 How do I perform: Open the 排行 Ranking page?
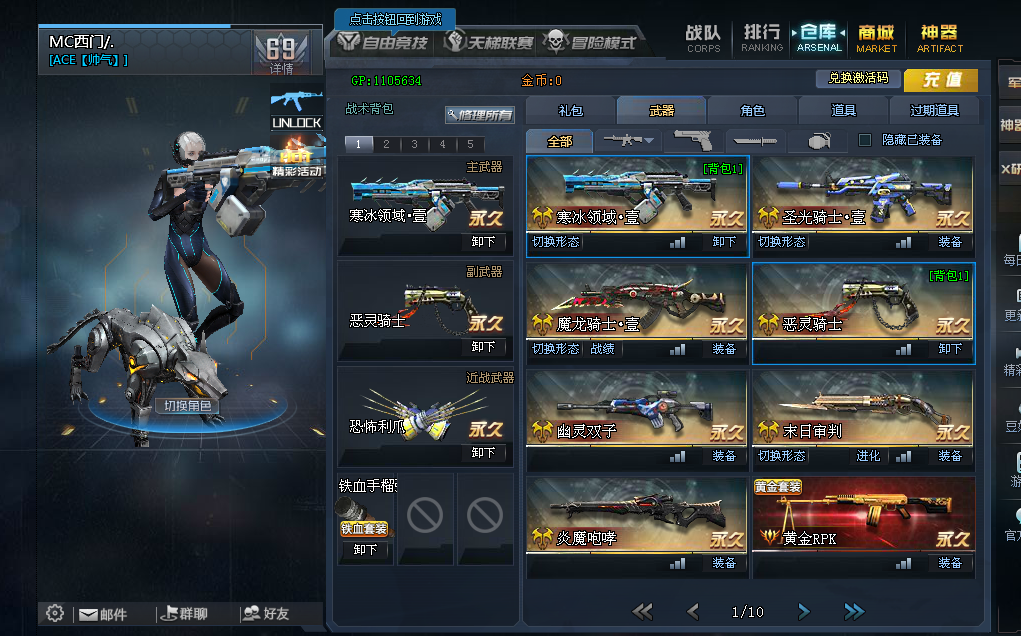[762, 38]
